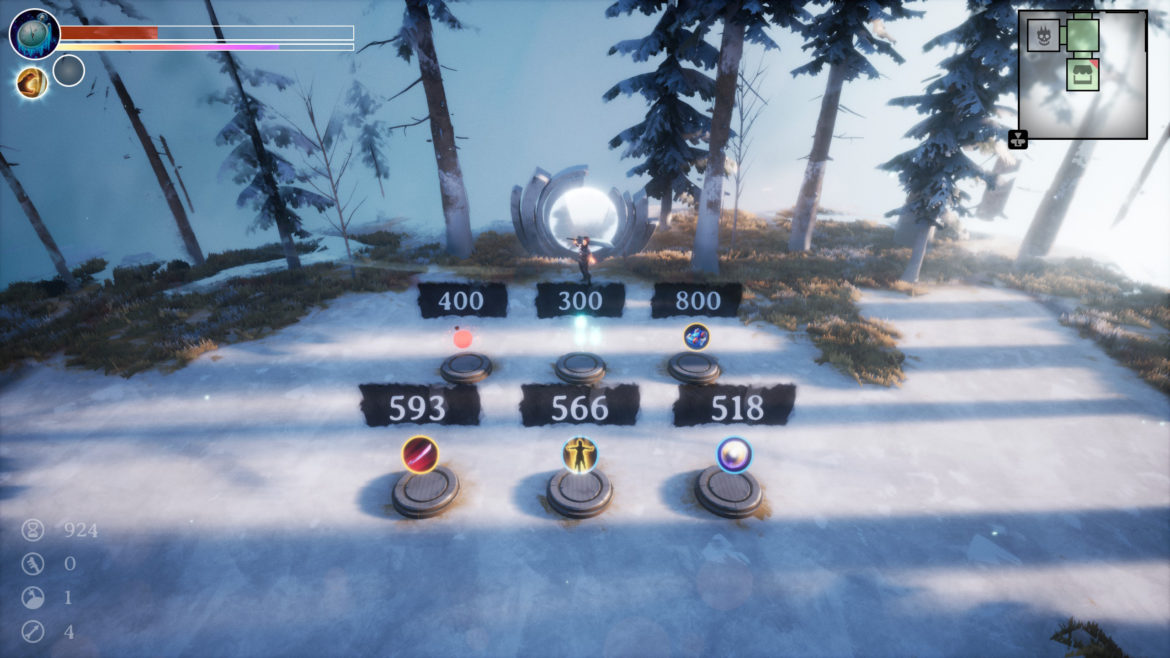Image resolution: width=1170 pixels, height=658 pixels.
Task: Select the skull boss room on minimap
Action: click(x=1043, y=36)
